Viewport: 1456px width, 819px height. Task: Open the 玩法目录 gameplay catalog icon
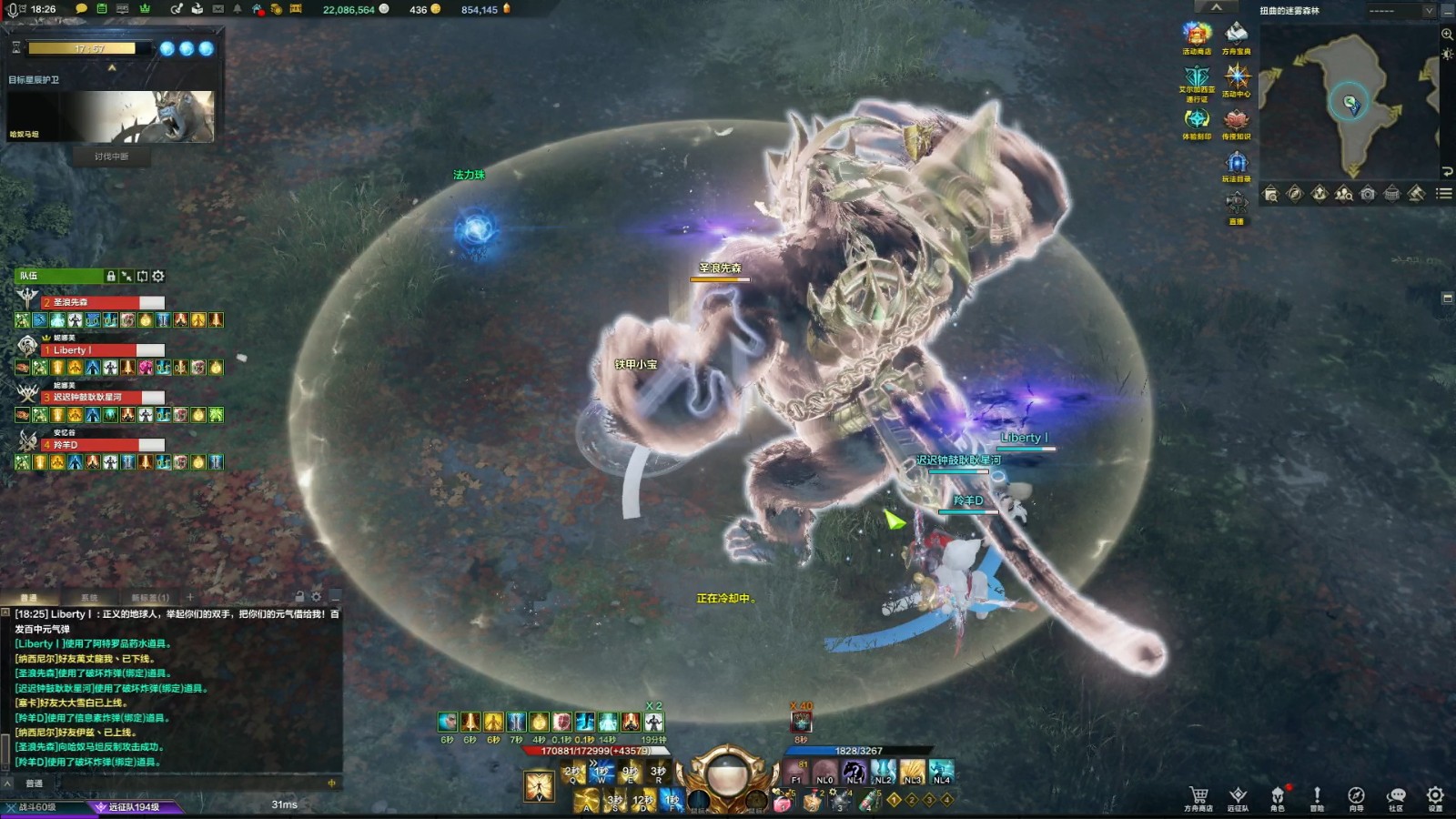tap(1236, 166)
